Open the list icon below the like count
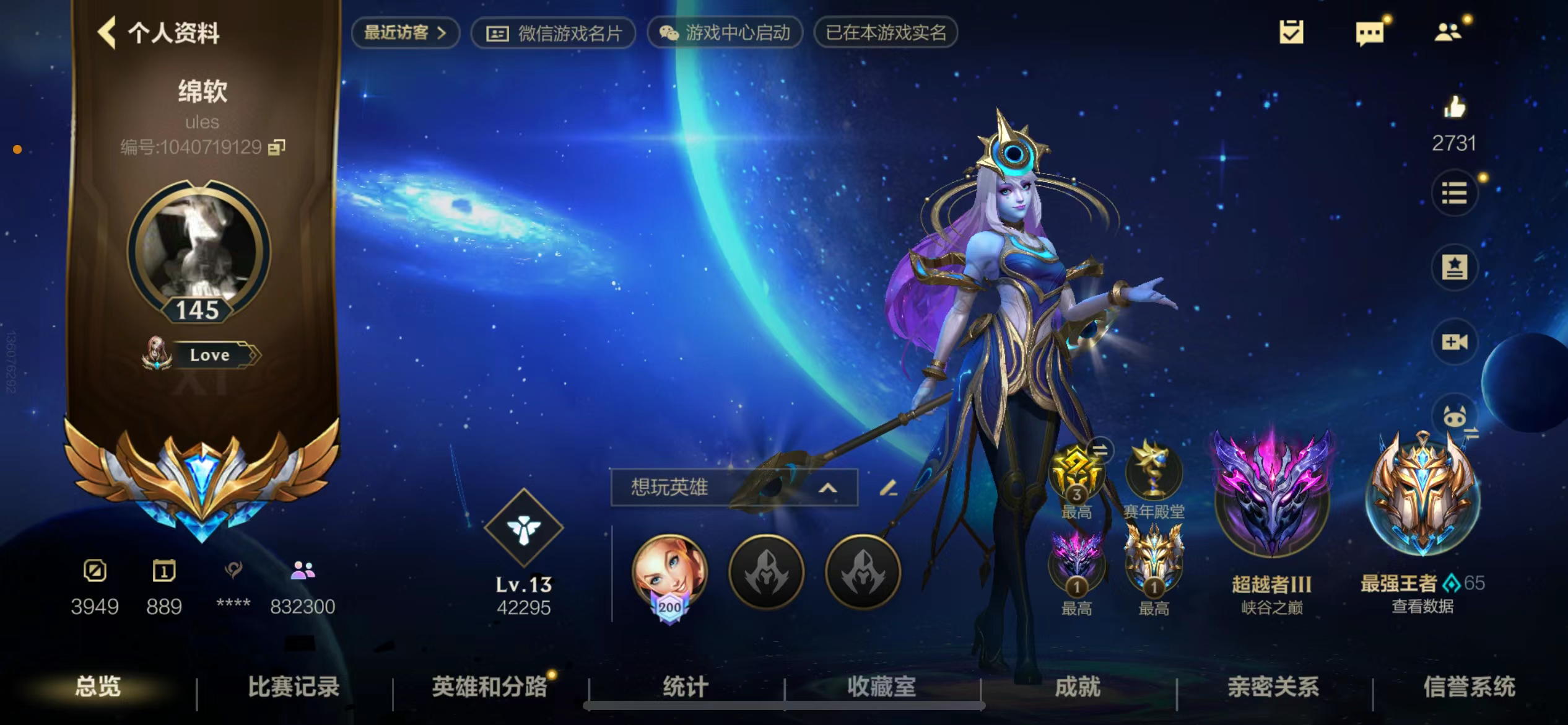The width and height of the screenshot is (1568, 725). pos(1455,193)
